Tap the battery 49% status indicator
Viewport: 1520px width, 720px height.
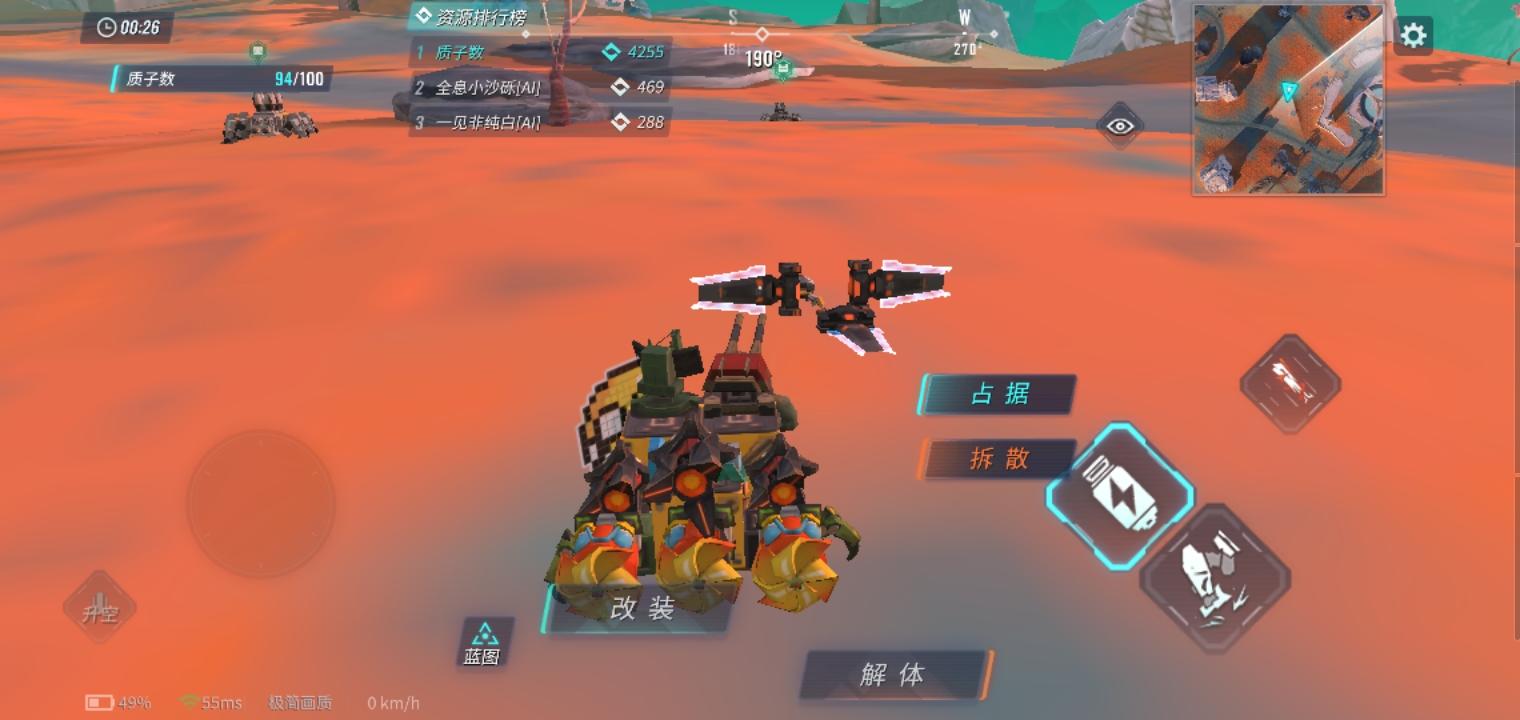point(113,703)
